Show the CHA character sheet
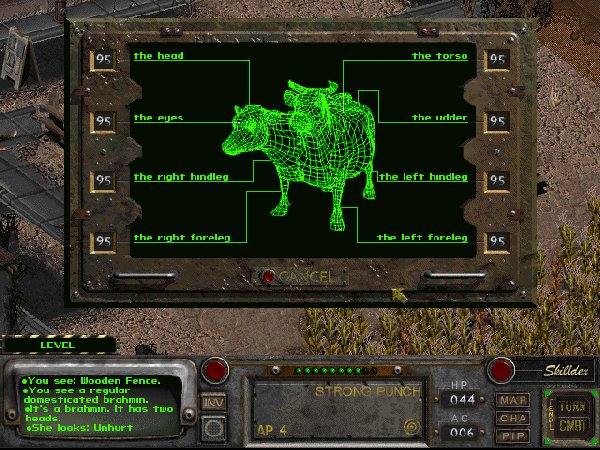The height and width of the screenshot is (450, 600). pos(513,418)
